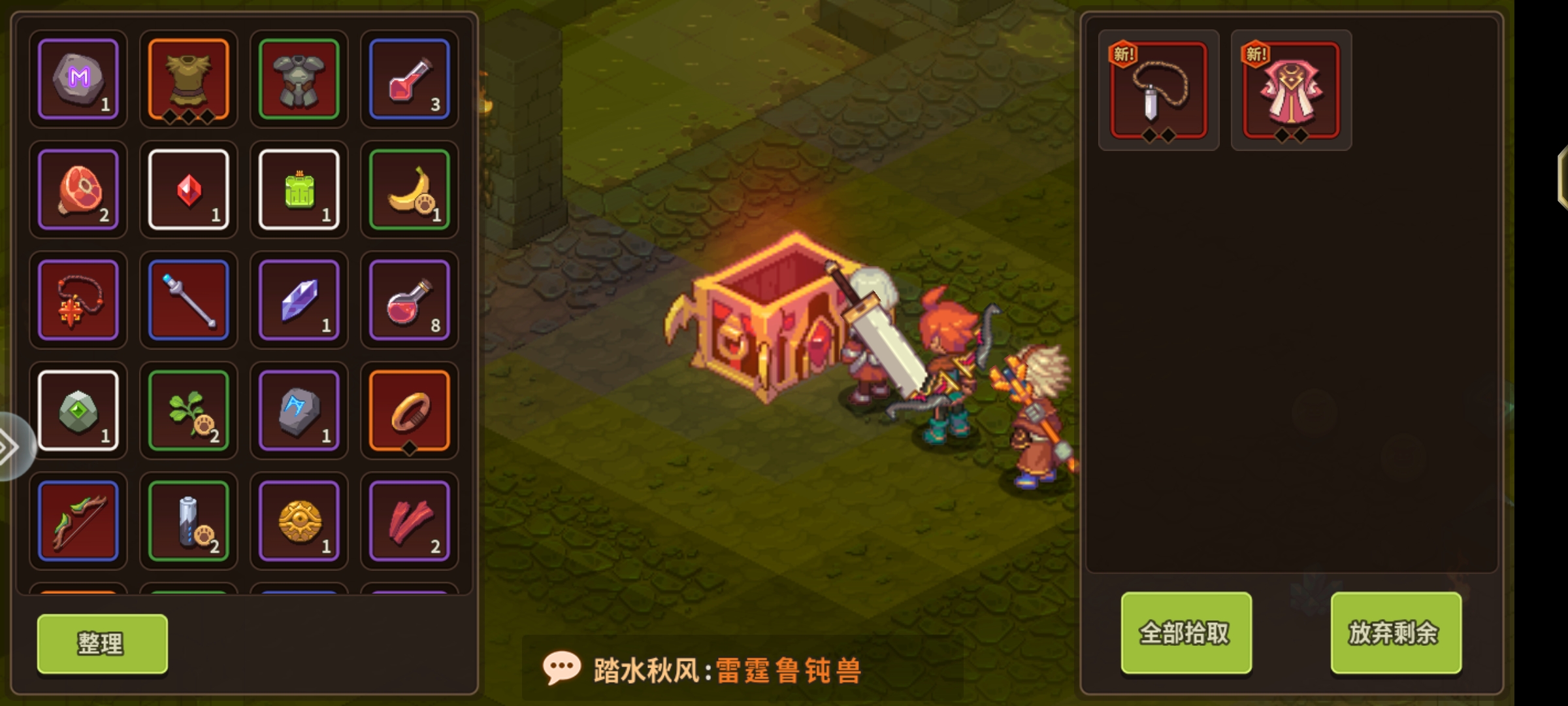1568x706 pixels.
Task: Select the red cross amulet
Action: [78, 300]
